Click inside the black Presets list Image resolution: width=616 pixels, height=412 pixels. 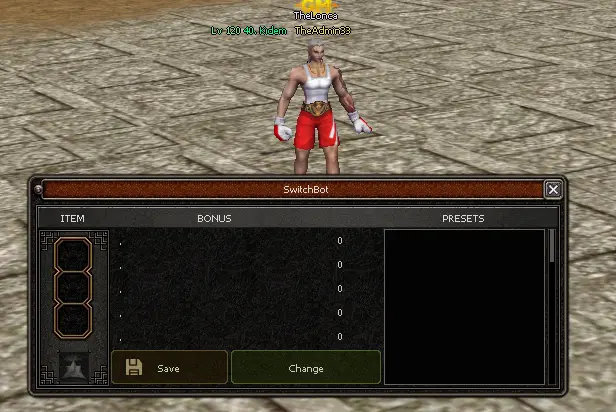coord(465,305)
